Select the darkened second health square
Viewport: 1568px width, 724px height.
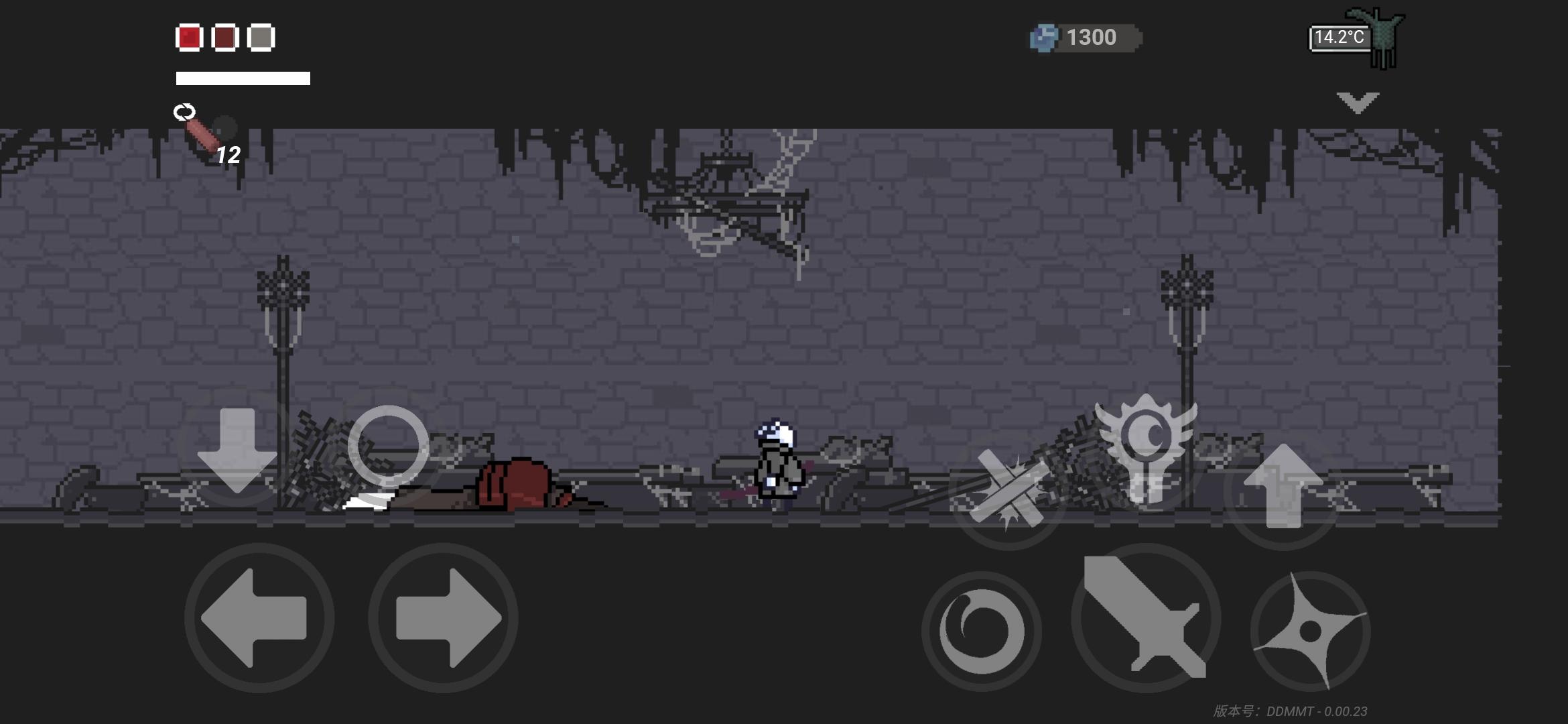tap(228, 38)
